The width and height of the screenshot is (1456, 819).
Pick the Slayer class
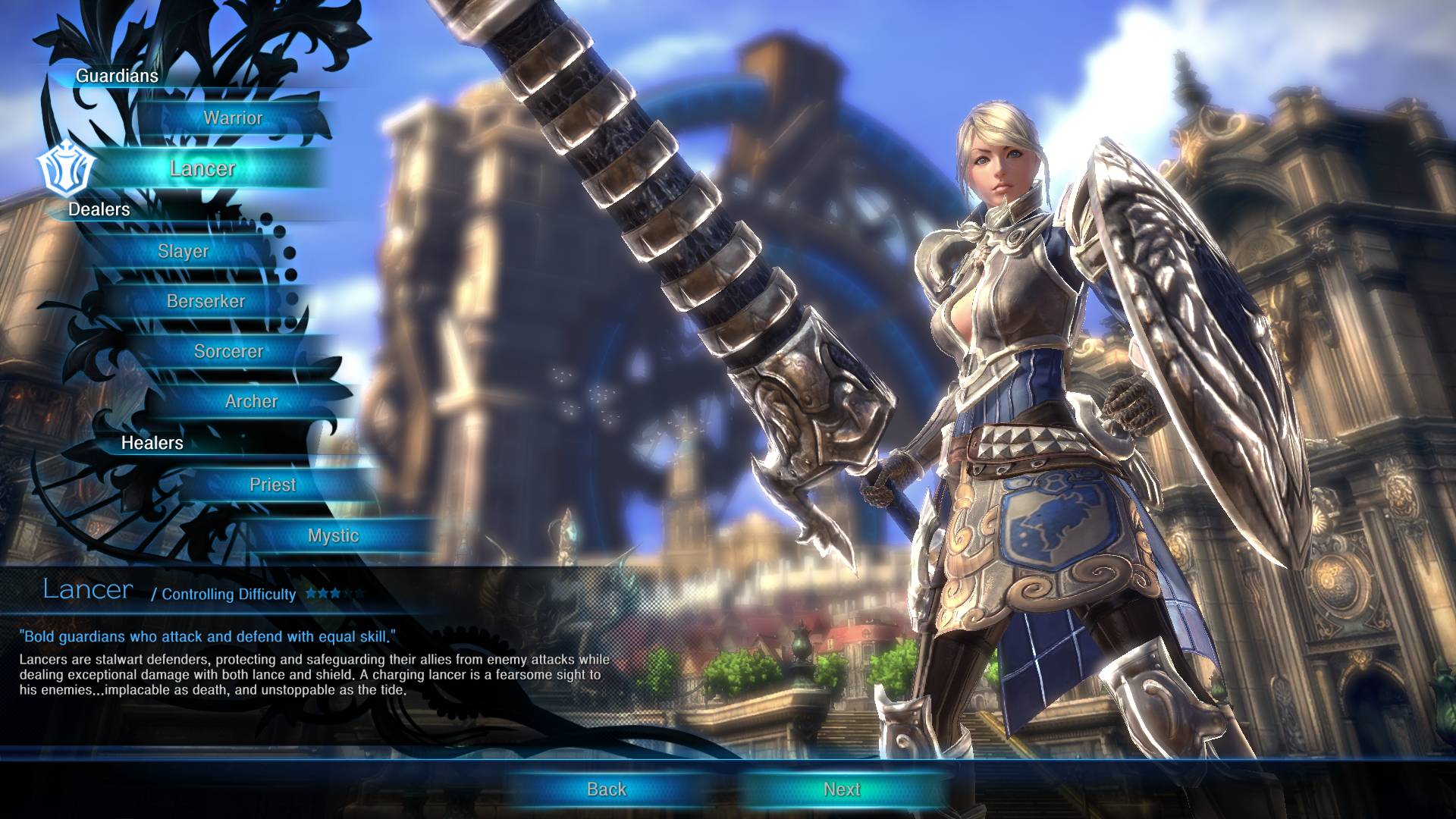184,251
